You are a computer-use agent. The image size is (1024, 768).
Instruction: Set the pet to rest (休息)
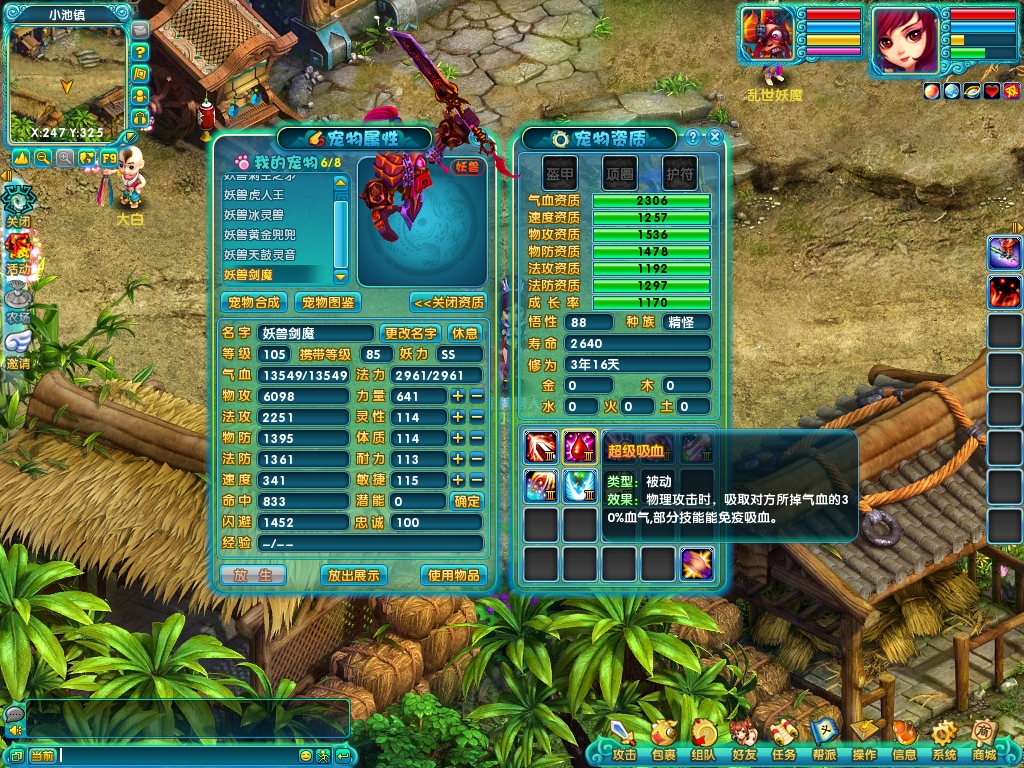465,333
